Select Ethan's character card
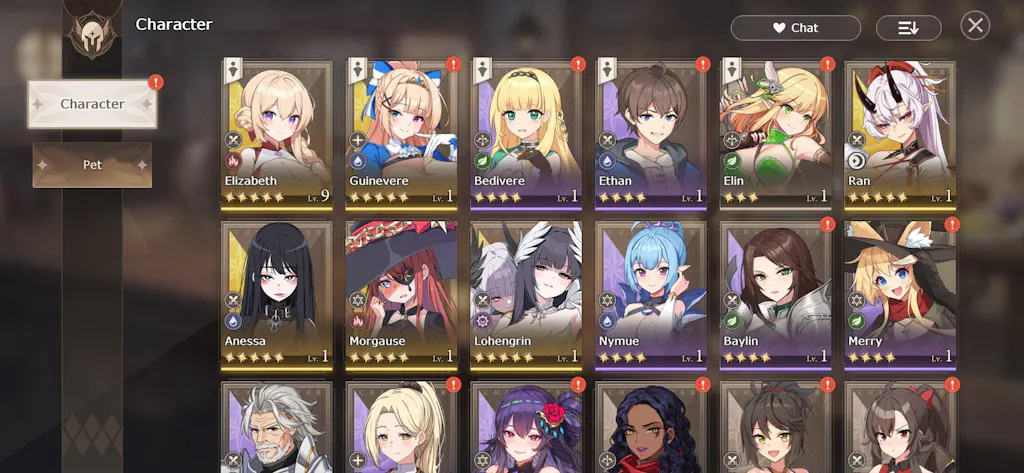This screenshot has width=1024, height=473. coord(651,133)
